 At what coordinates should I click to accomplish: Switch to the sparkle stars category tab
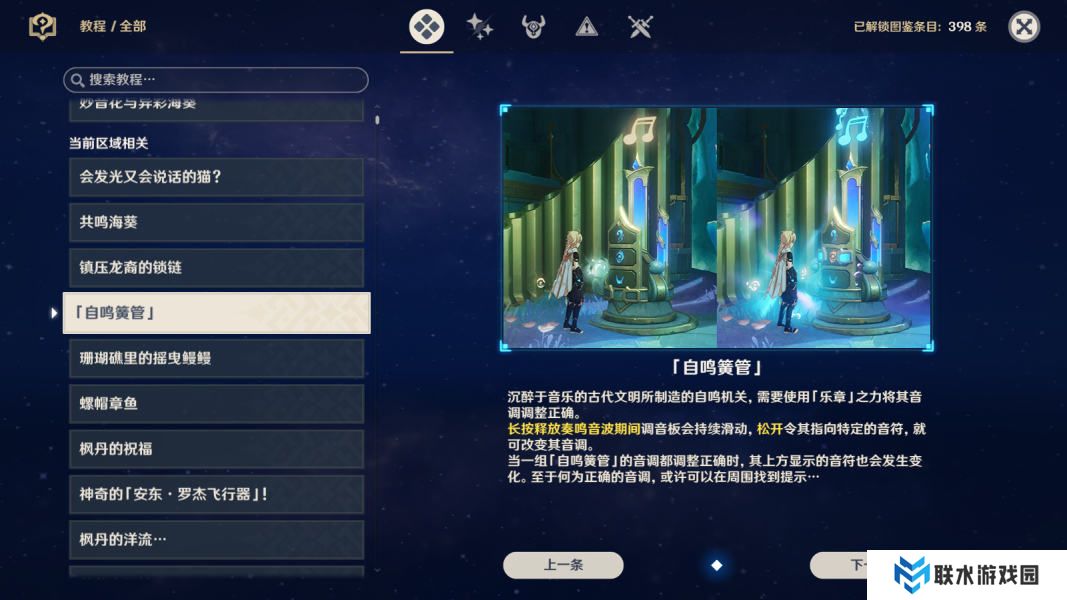click(480, 27)
